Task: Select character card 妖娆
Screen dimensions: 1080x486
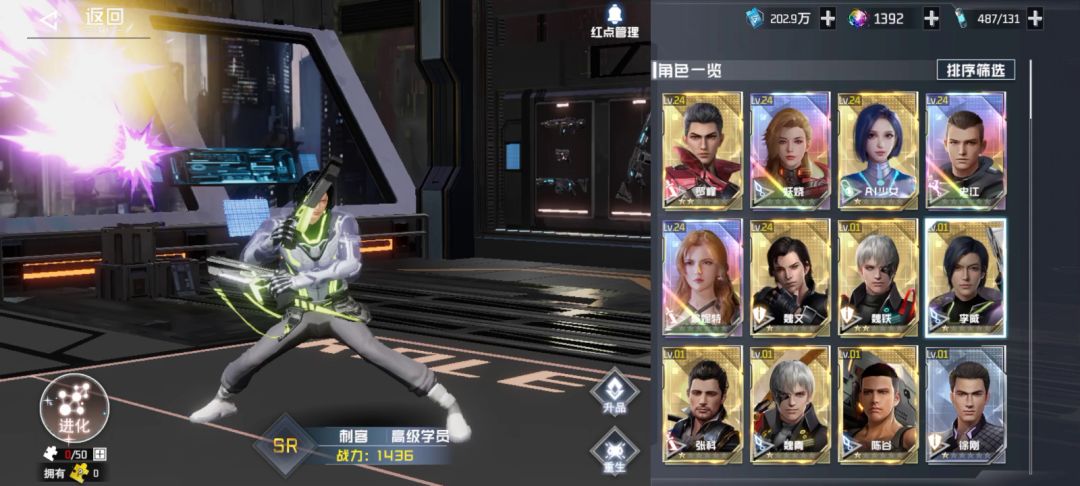Action: (789, 150)
